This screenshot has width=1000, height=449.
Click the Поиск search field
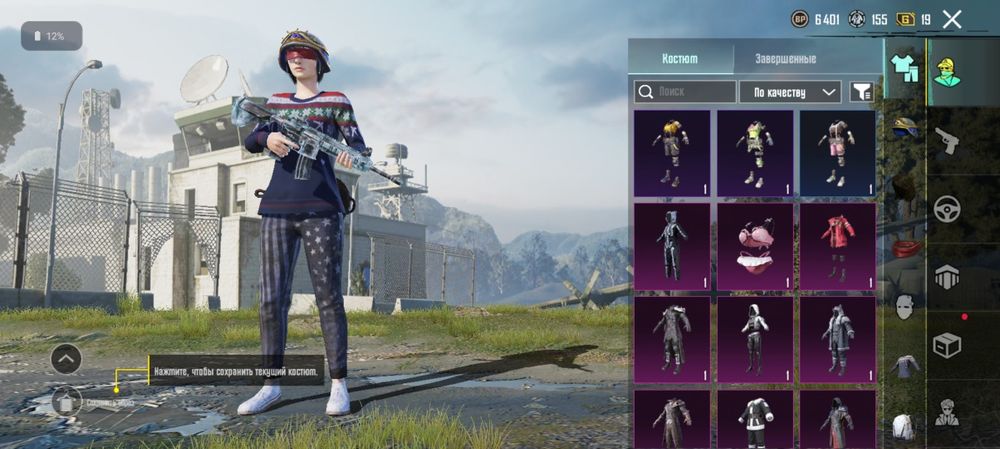point(685,92)
